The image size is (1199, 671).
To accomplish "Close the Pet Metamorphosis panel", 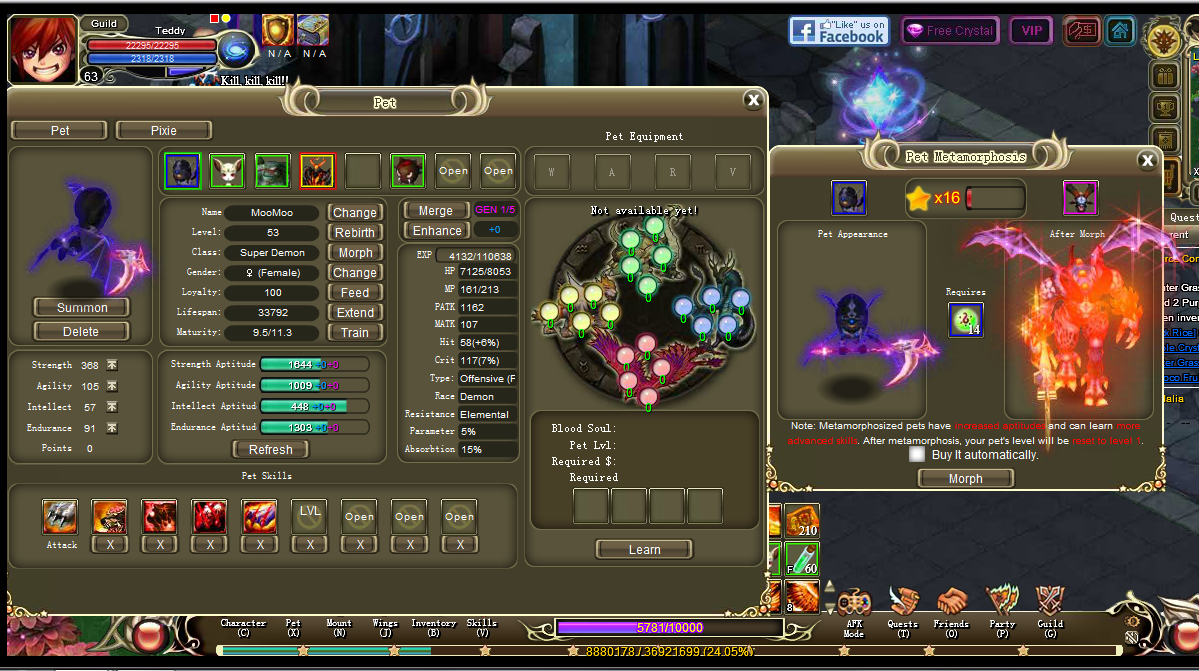I will 1148,160.
